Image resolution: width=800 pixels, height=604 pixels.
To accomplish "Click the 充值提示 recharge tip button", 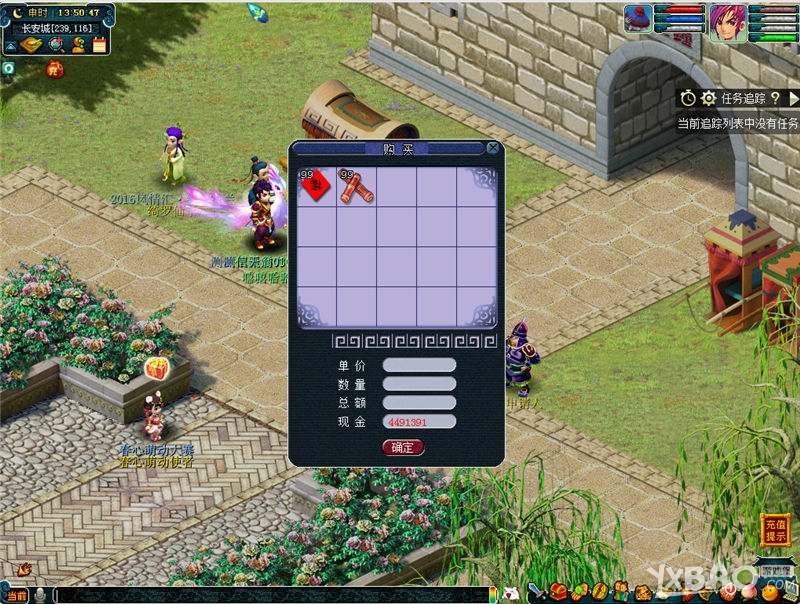I will click(x=775, y=529).
